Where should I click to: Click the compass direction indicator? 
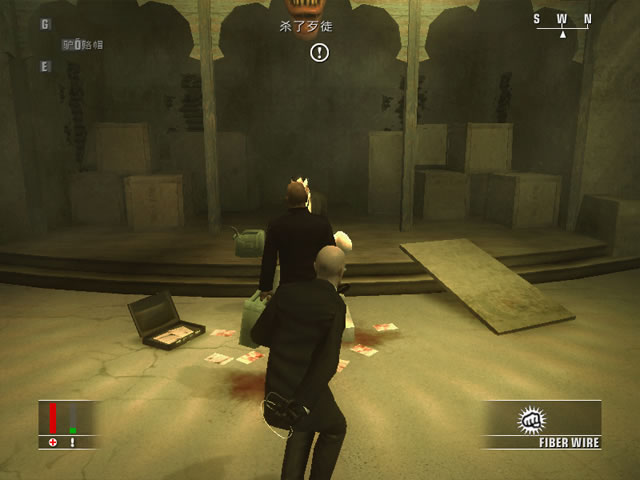[x=562, y=23]
